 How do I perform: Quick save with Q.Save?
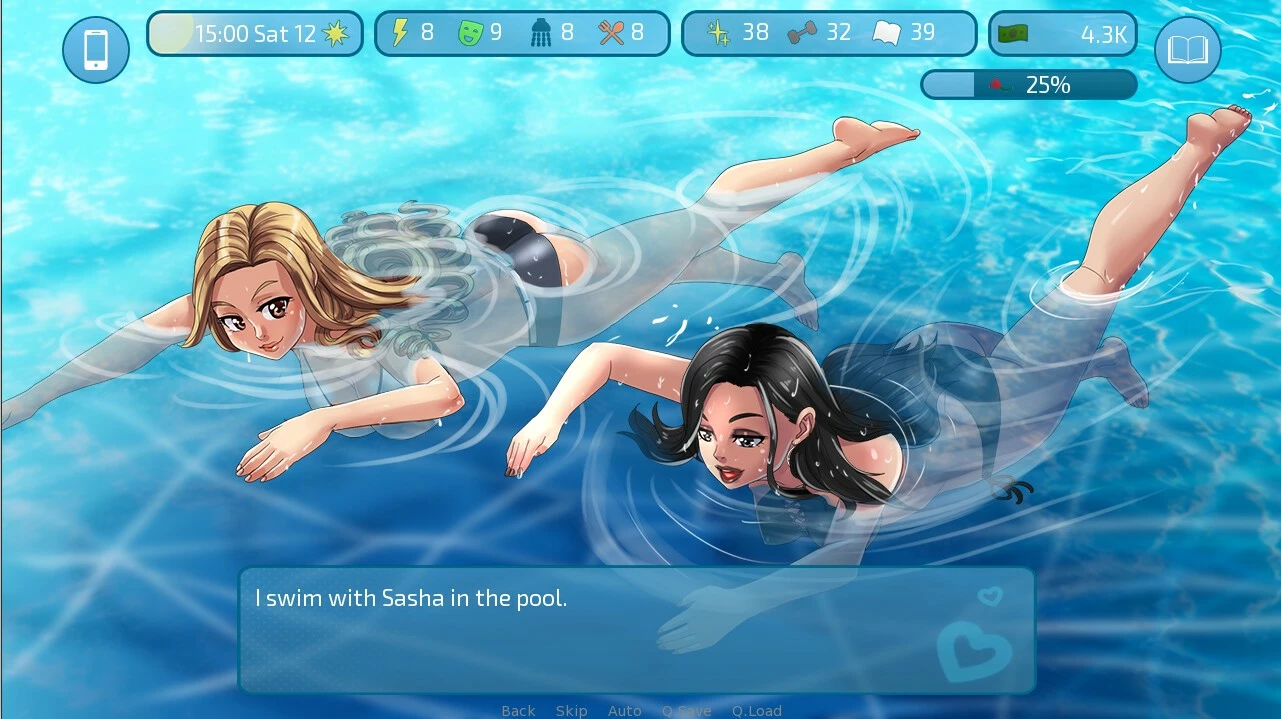686,710
